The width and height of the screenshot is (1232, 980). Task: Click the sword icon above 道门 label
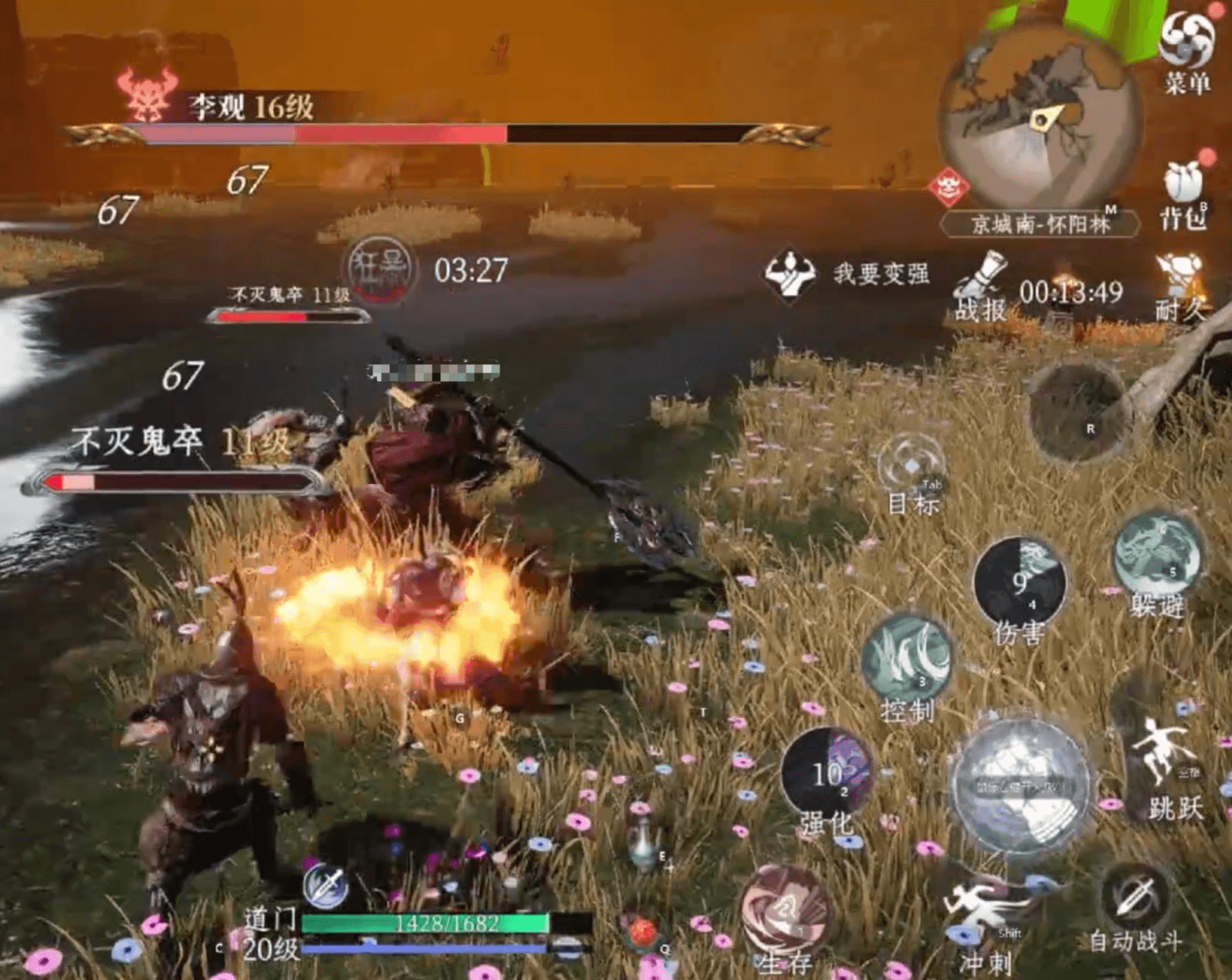326,886
